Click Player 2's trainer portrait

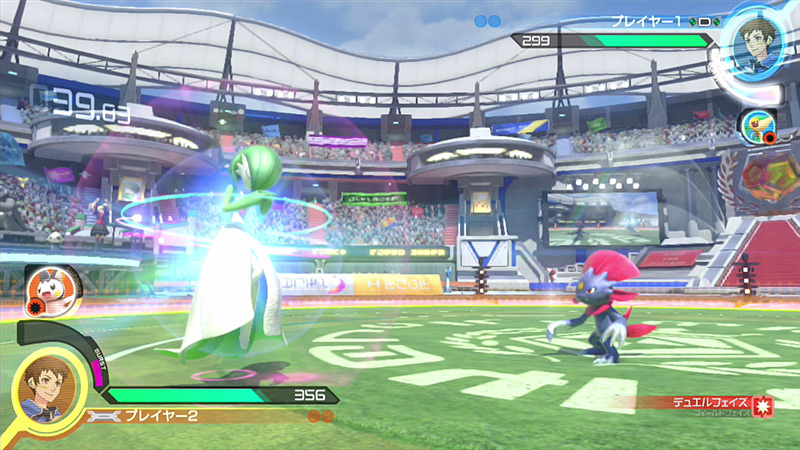pyautogui.click(x=48, y=390)
